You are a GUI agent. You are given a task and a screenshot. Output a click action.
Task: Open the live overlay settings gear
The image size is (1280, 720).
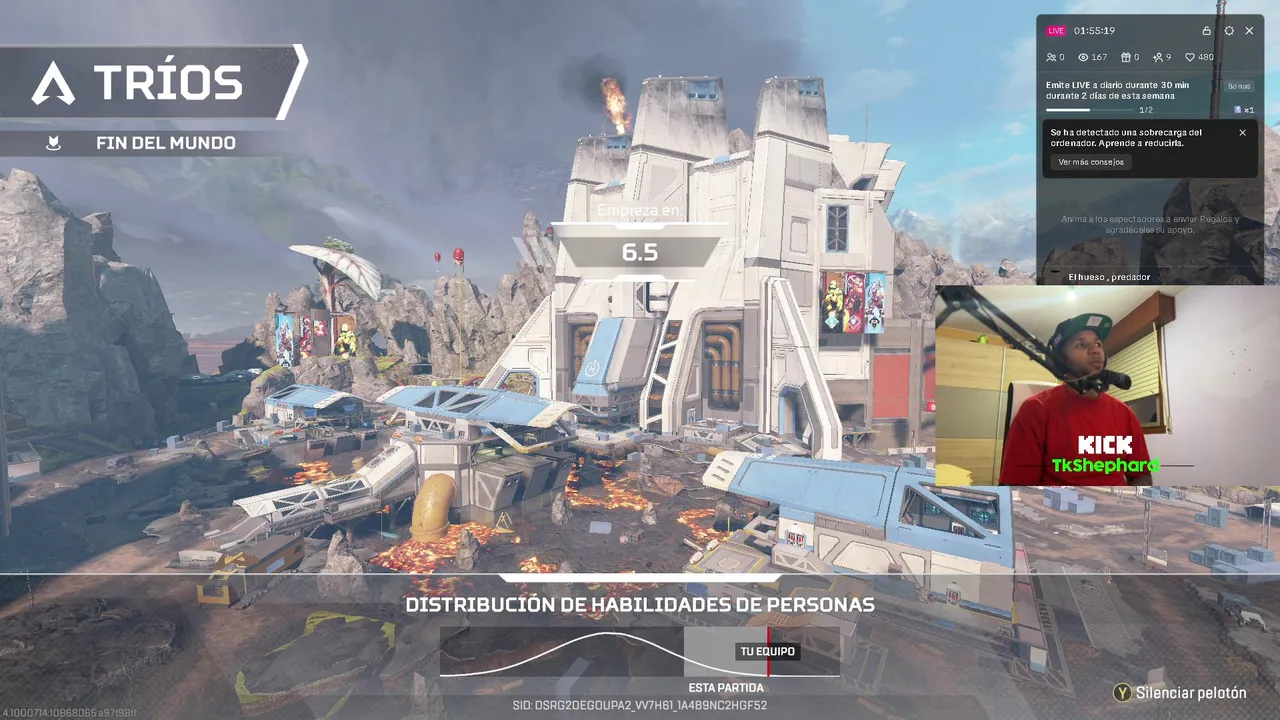(1229, 31)
